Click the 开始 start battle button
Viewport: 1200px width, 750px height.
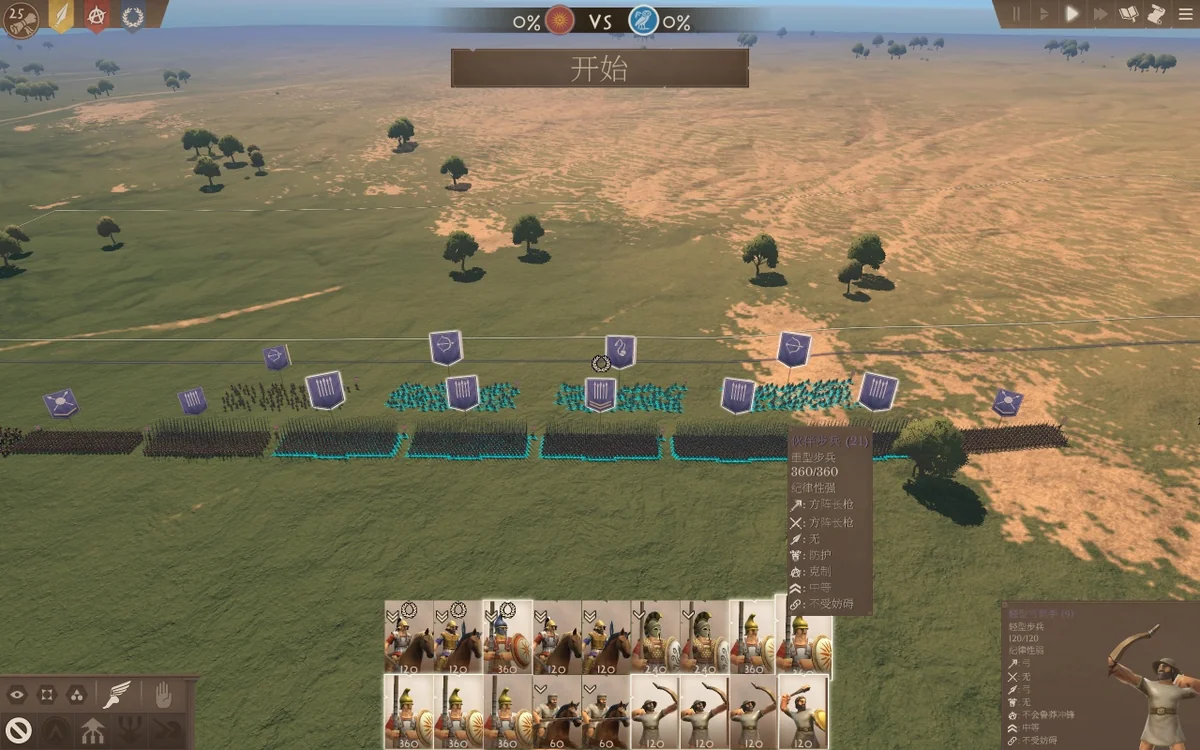tap(599, 68)
